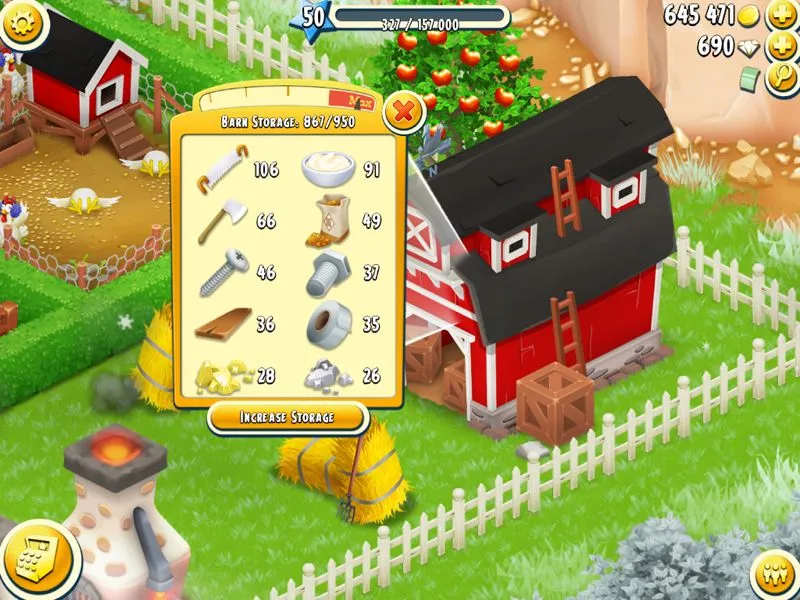Choose the bolt item
The image size is (800, 600).
(x=329, y=273)
